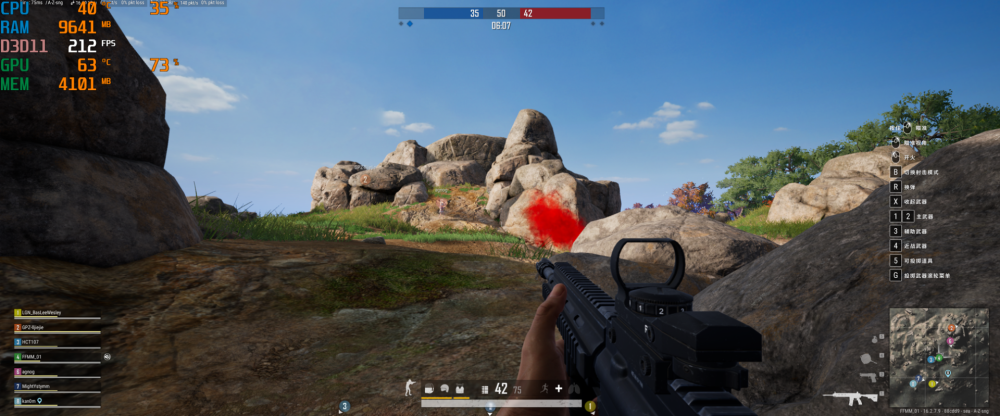
Task: Click the muted speaker icon beside FFMM_01
Action: 106,356
